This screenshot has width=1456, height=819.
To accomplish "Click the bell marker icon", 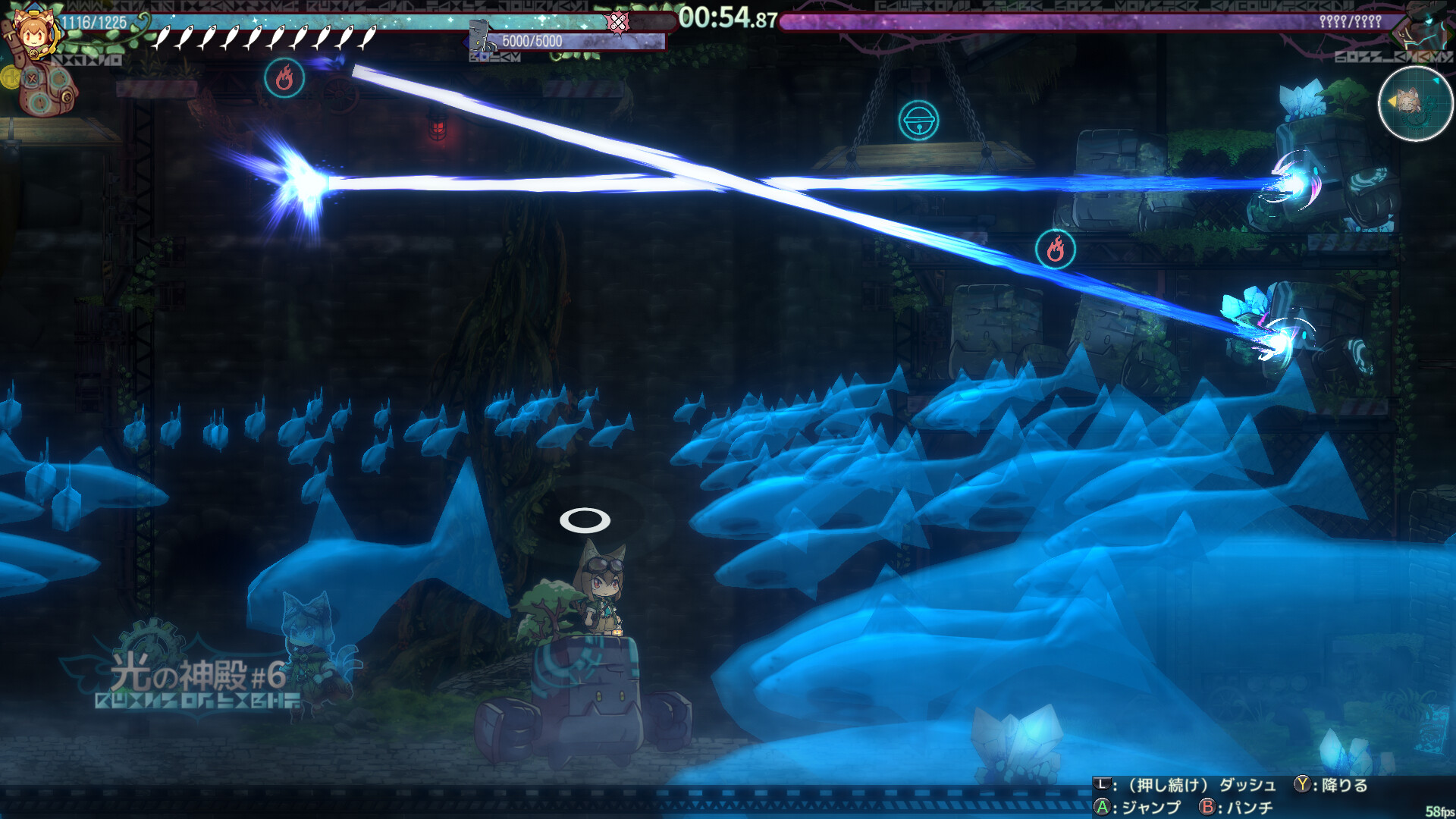I will [x=918, y=121].
